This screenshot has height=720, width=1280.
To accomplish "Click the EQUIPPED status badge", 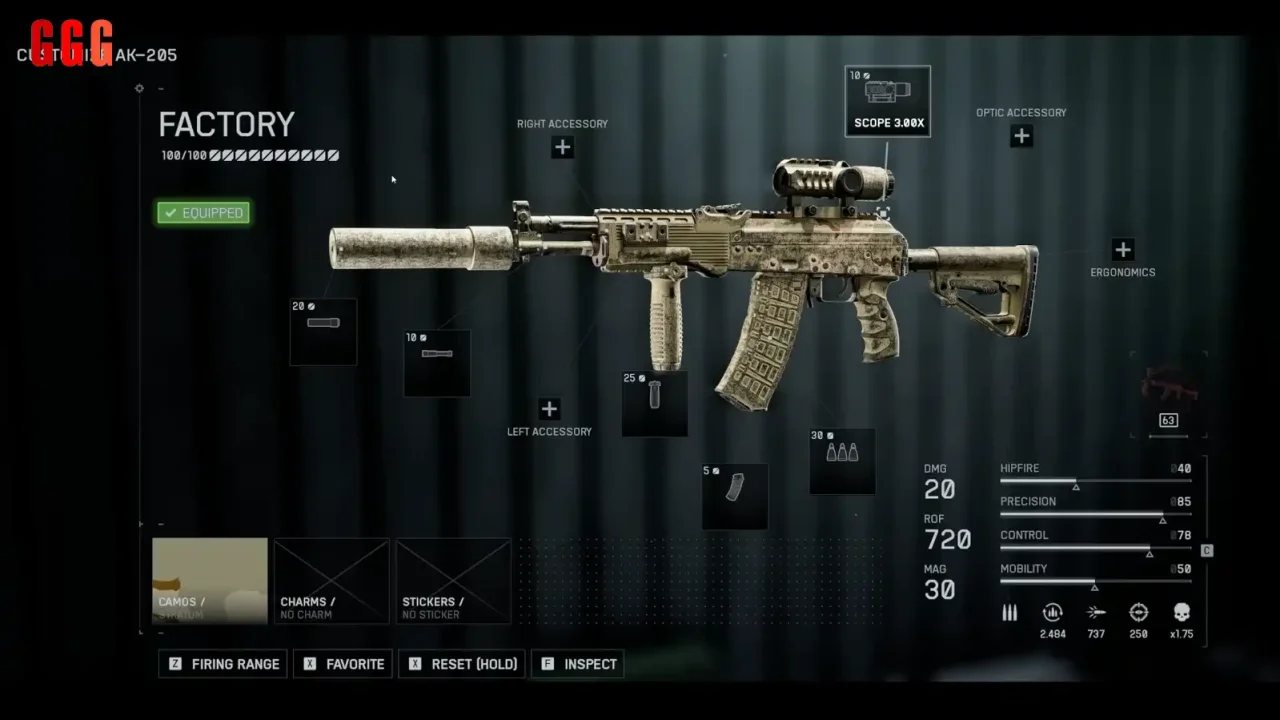I will click(203, 212).
